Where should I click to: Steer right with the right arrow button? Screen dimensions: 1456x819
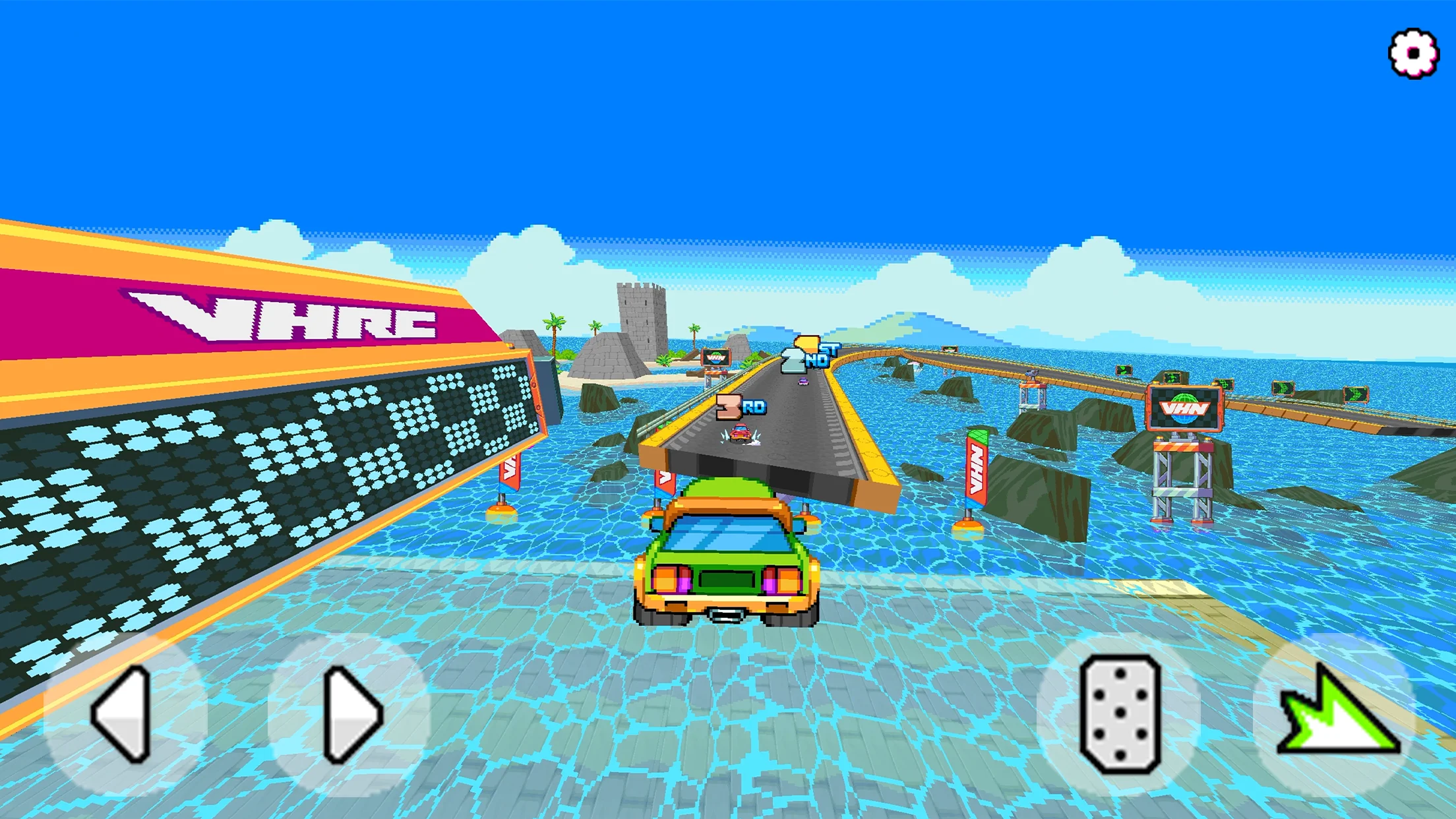[x=350, y=714]
